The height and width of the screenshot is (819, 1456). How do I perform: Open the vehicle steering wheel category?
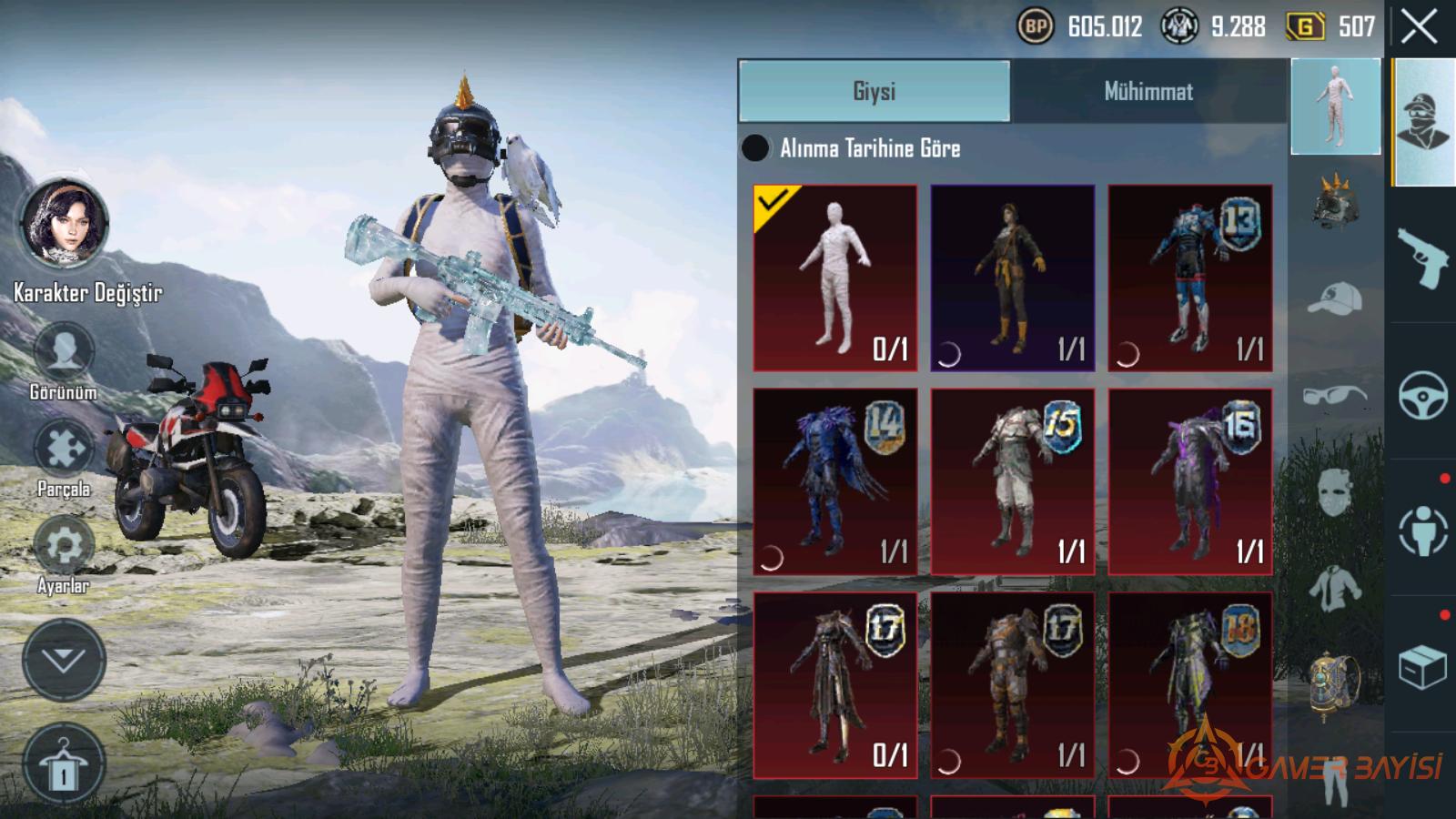click(1422, 394)
